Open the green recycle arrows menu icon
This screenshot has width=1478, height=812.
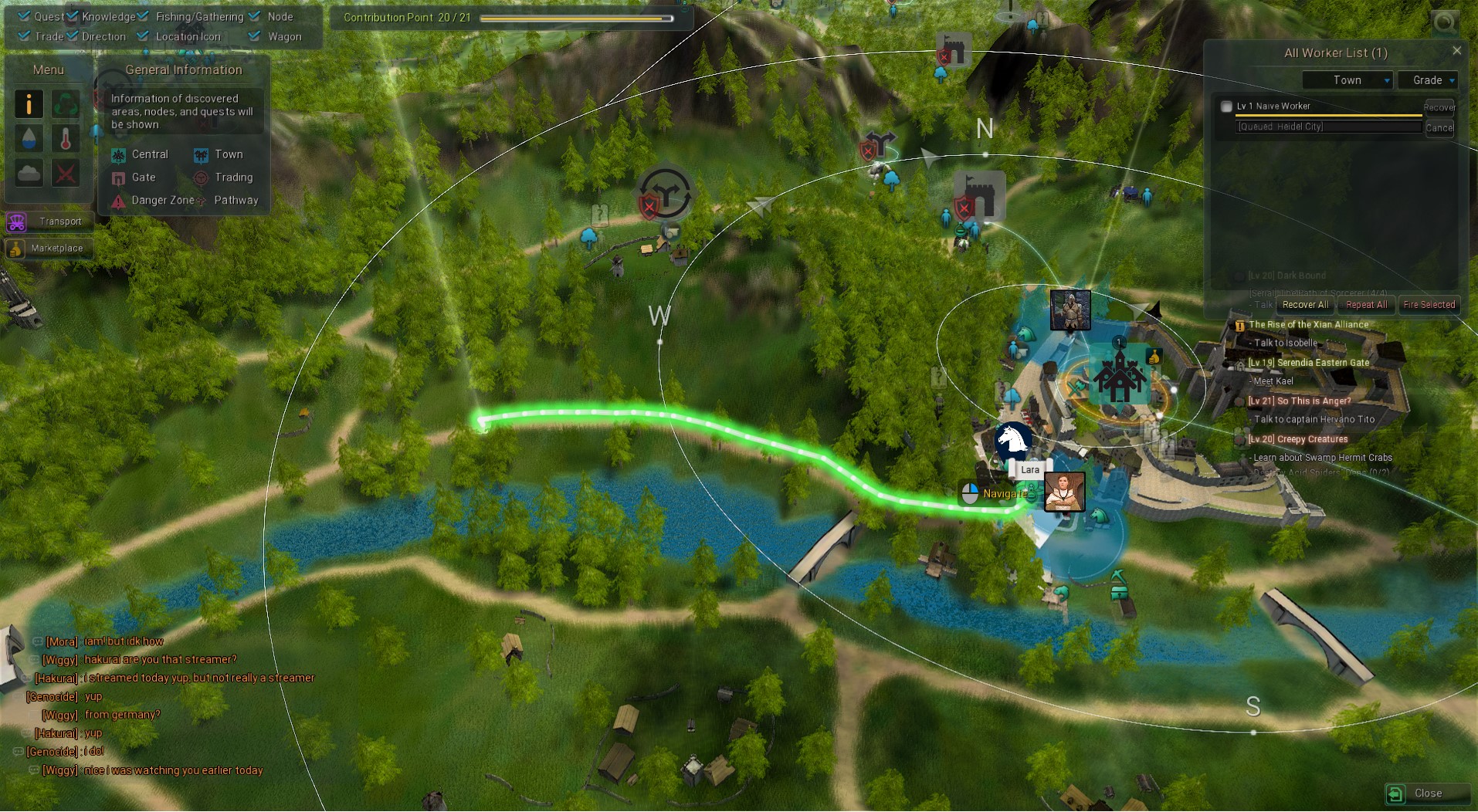click(x=66, y=104)
